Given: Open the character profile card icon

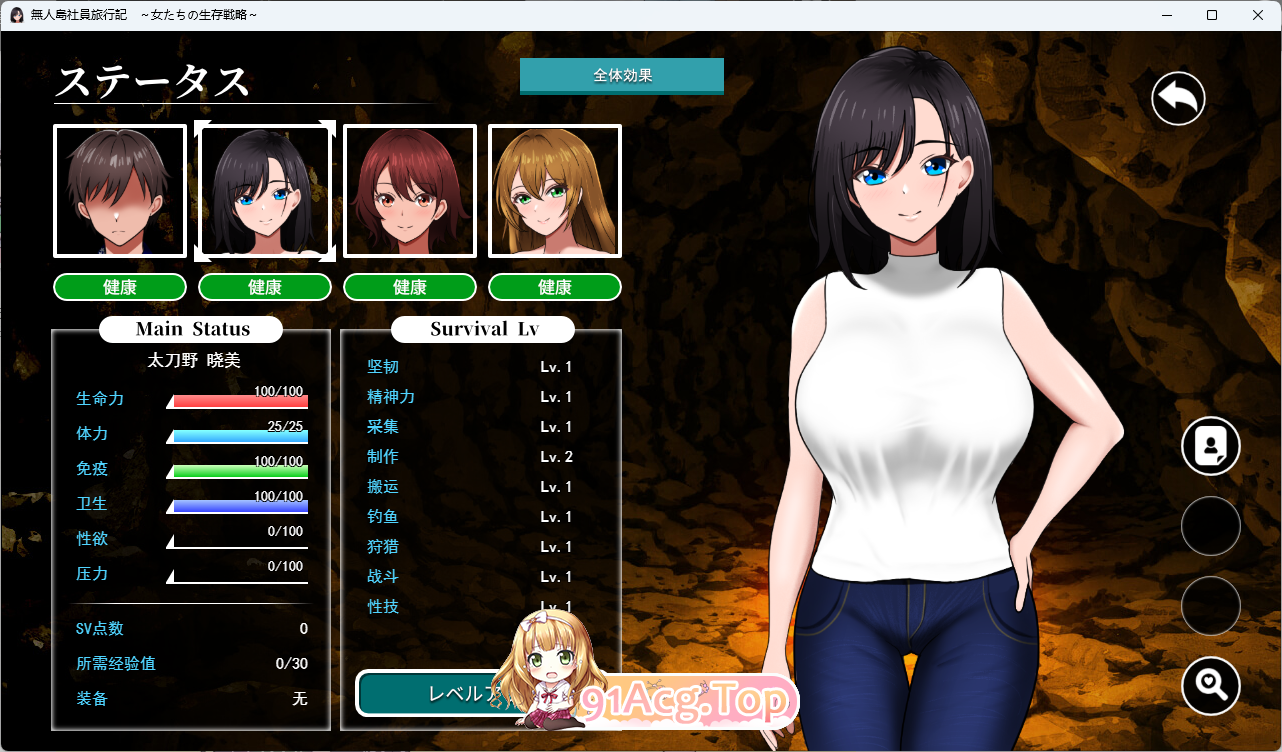Looking at the screenshot, I should [x=1210, y=445].
